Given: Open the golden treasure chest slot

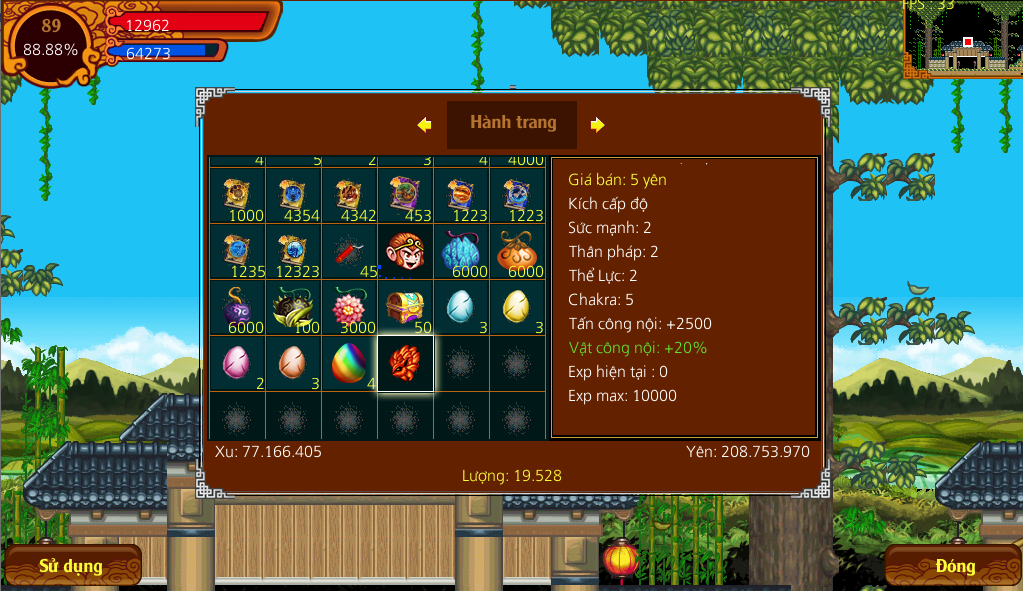Looking at the screenshot, I should 405,306.
